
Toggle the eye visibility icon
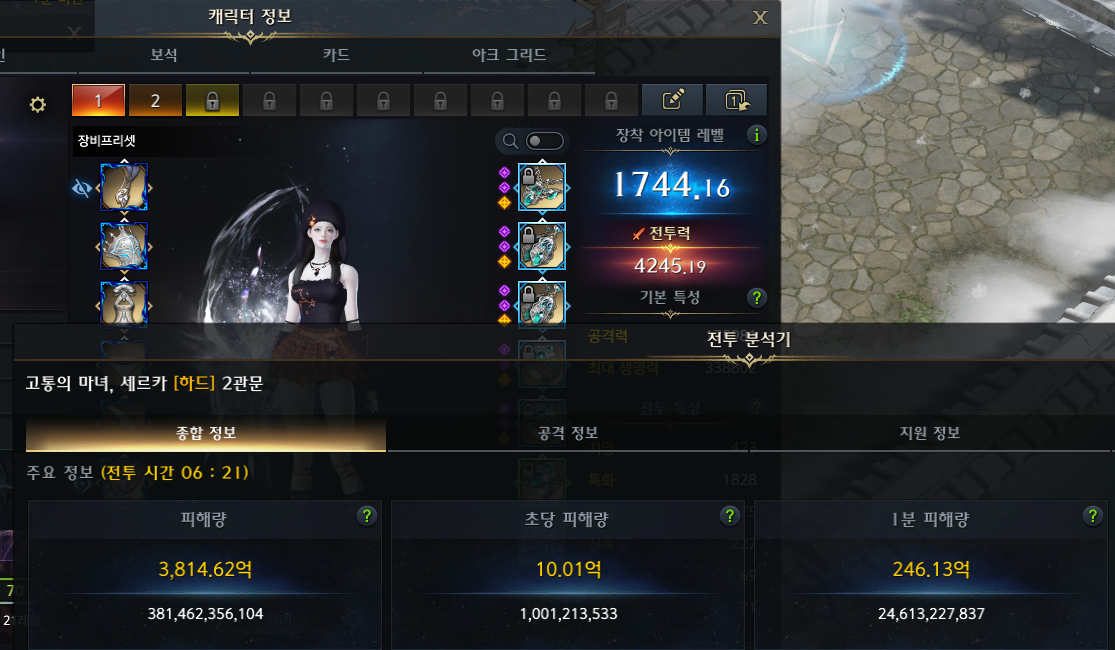(x=83, y=188)
